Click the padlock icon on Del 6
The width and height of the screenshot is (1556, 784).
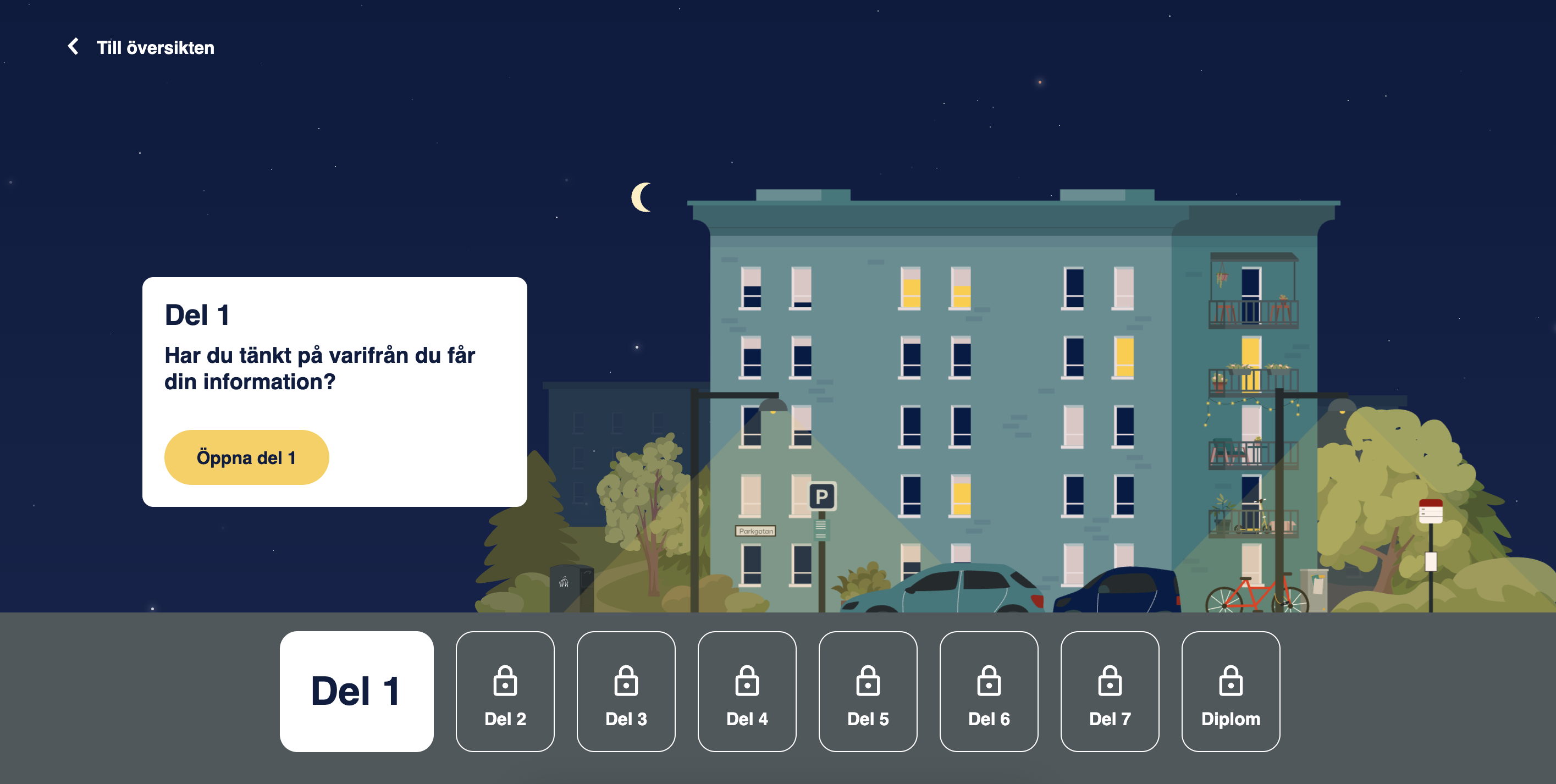tap(990, 680)
